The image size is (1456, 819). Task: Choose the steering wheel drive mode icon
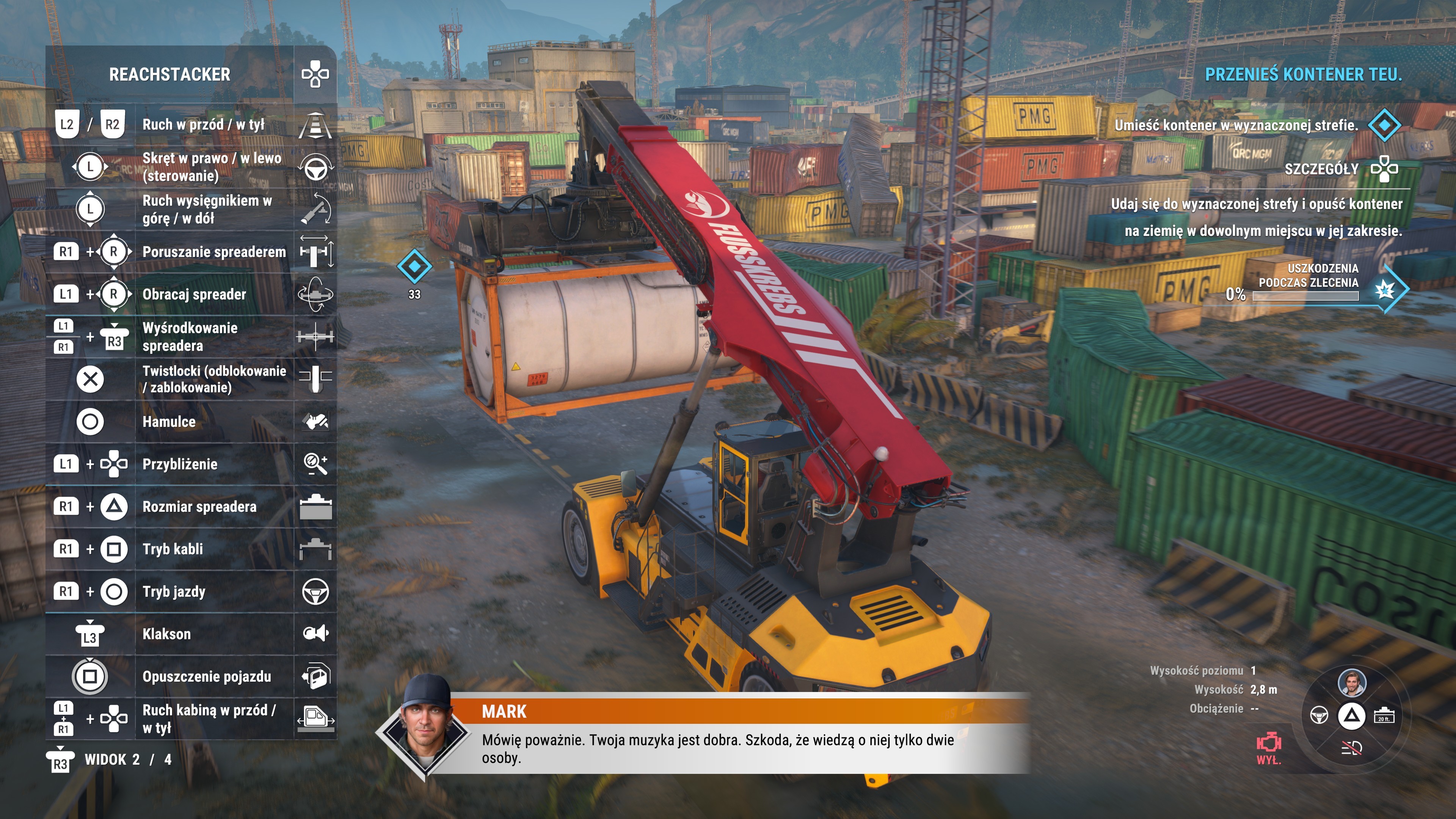coord(1319,715)
